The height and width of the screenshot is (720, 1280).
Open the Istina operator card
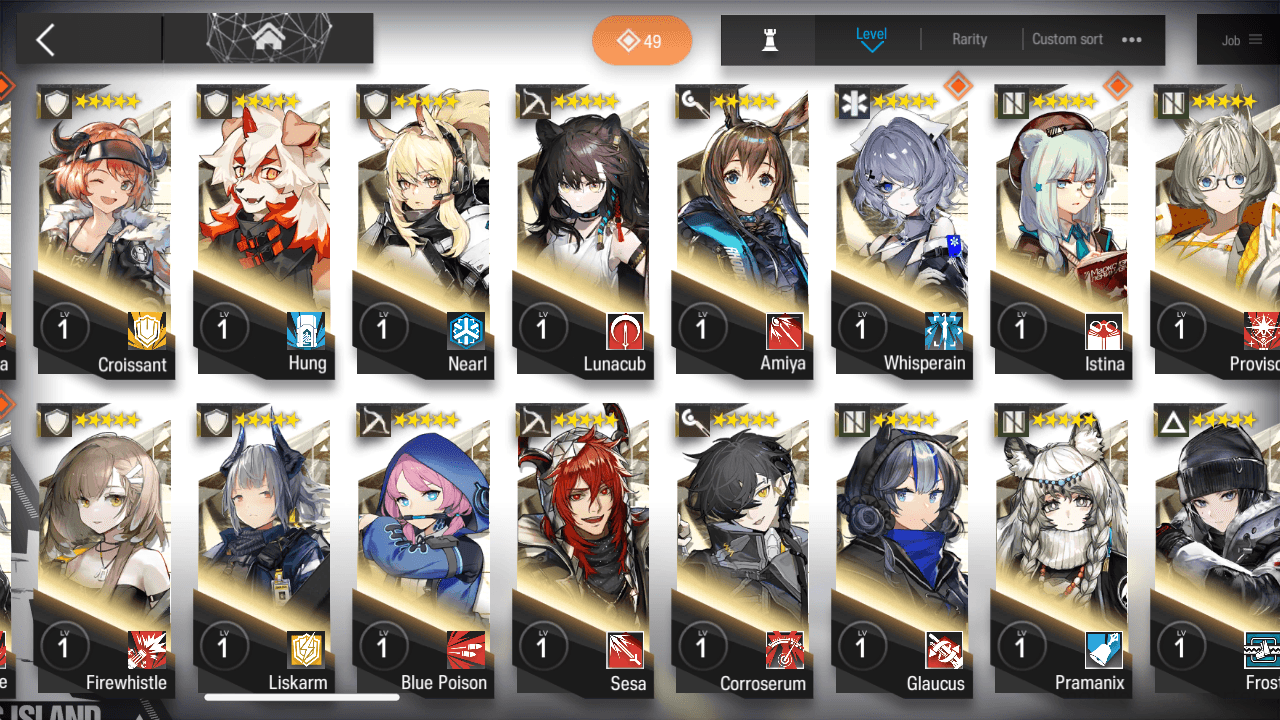point(1060,230)
